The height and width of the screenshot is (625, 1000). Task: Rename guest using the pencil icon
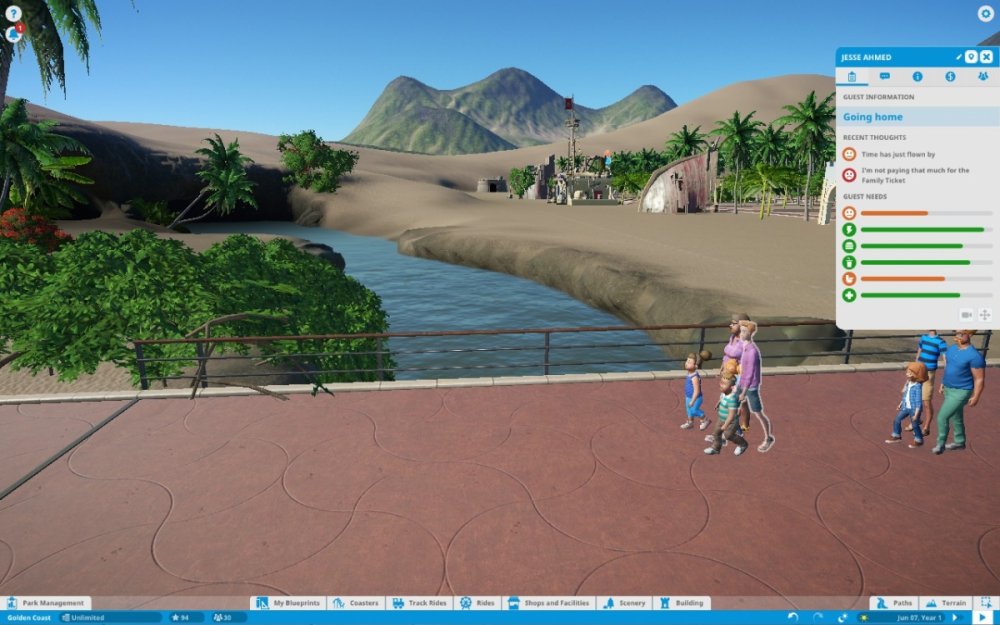958,57
